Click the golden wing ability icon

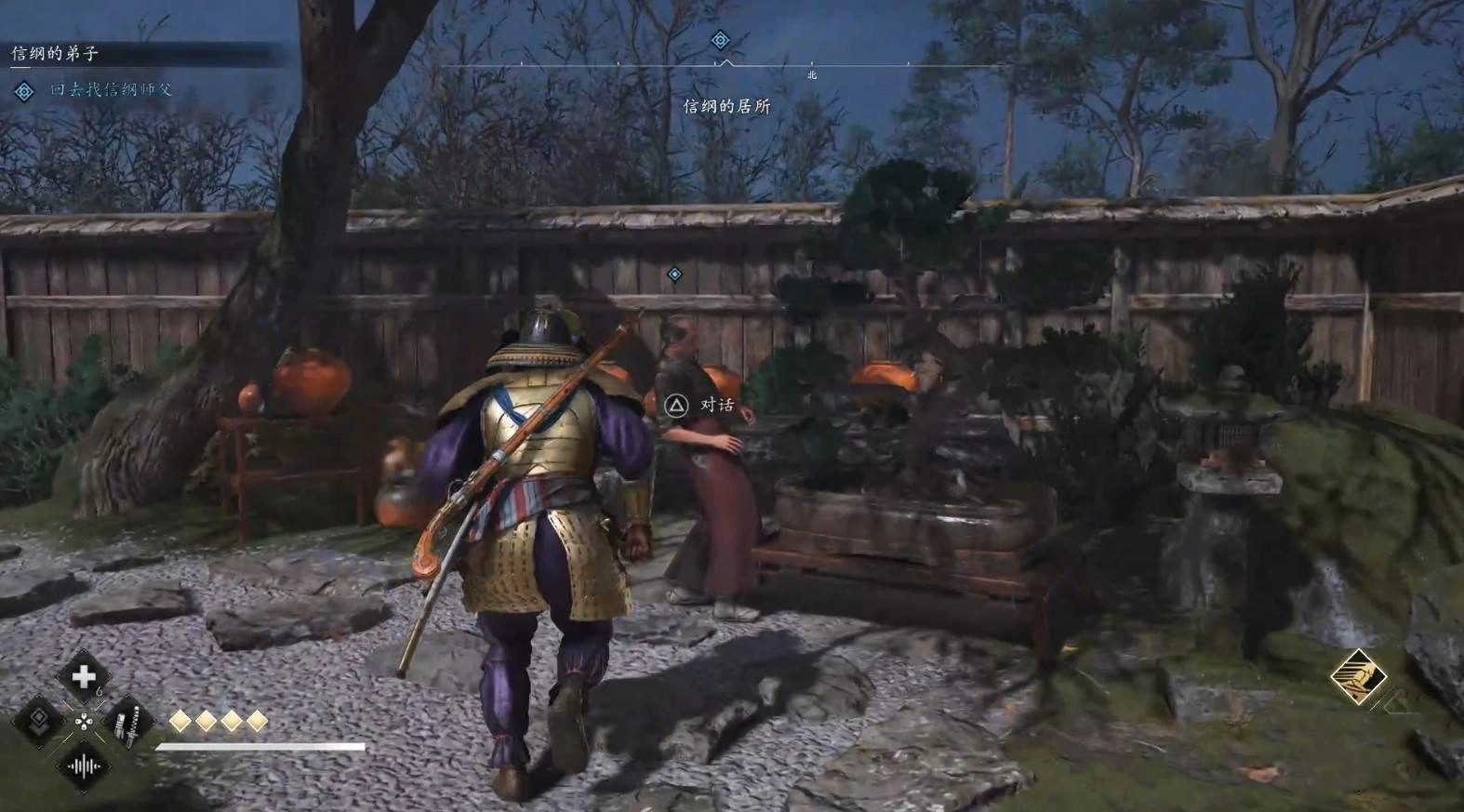click(1357, 676)
